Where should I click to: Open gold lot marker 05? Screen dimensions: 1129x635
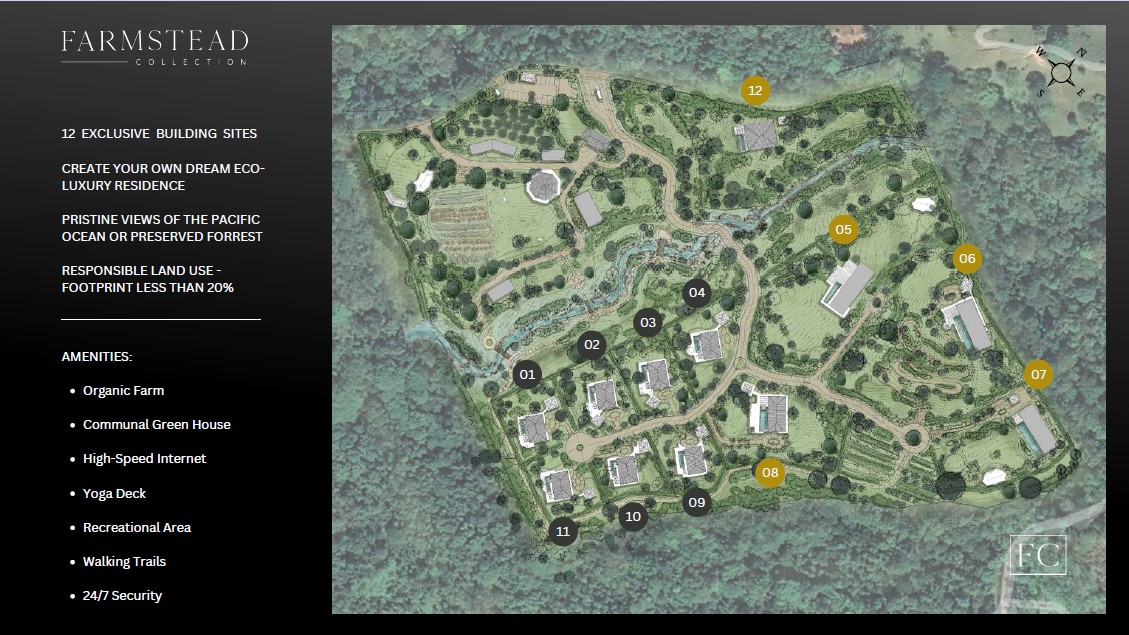click(x=843, y=230)
